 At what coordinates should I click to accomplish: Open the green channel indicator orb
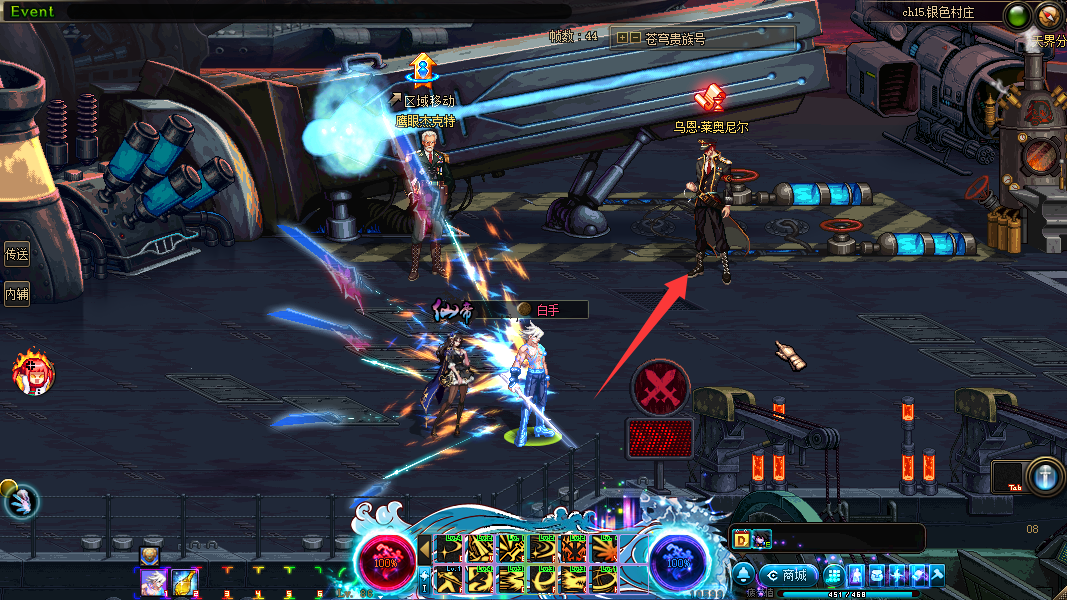1018,15
